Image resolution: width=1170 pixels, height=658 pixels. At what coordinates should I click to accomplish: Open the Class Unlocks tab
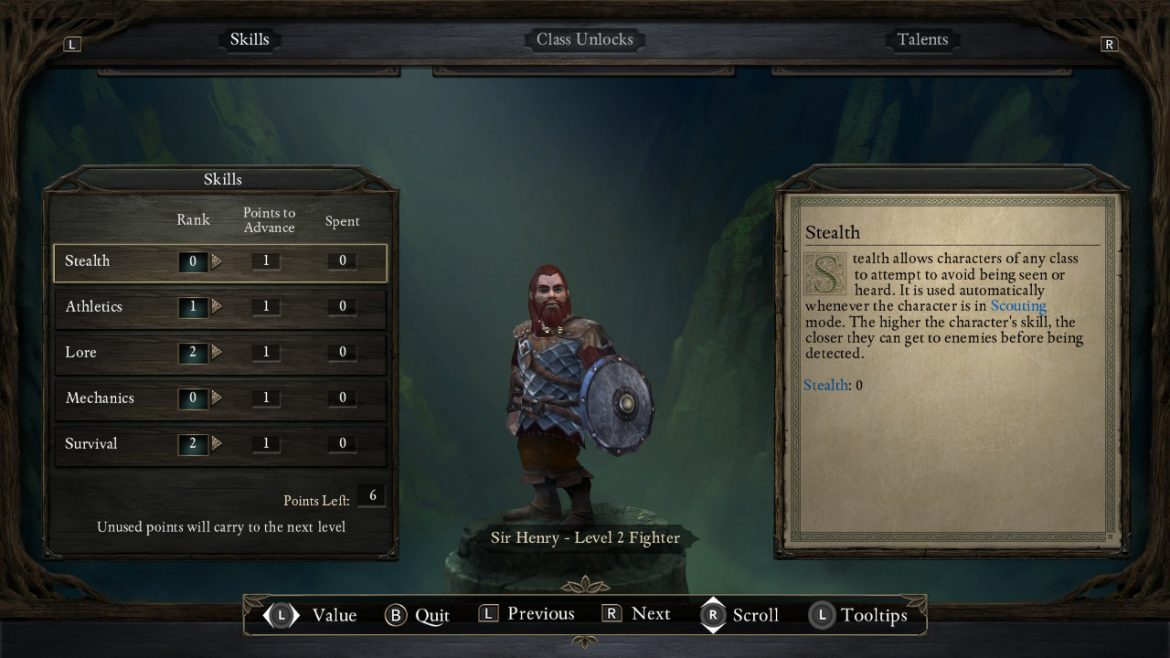[584, 40]
